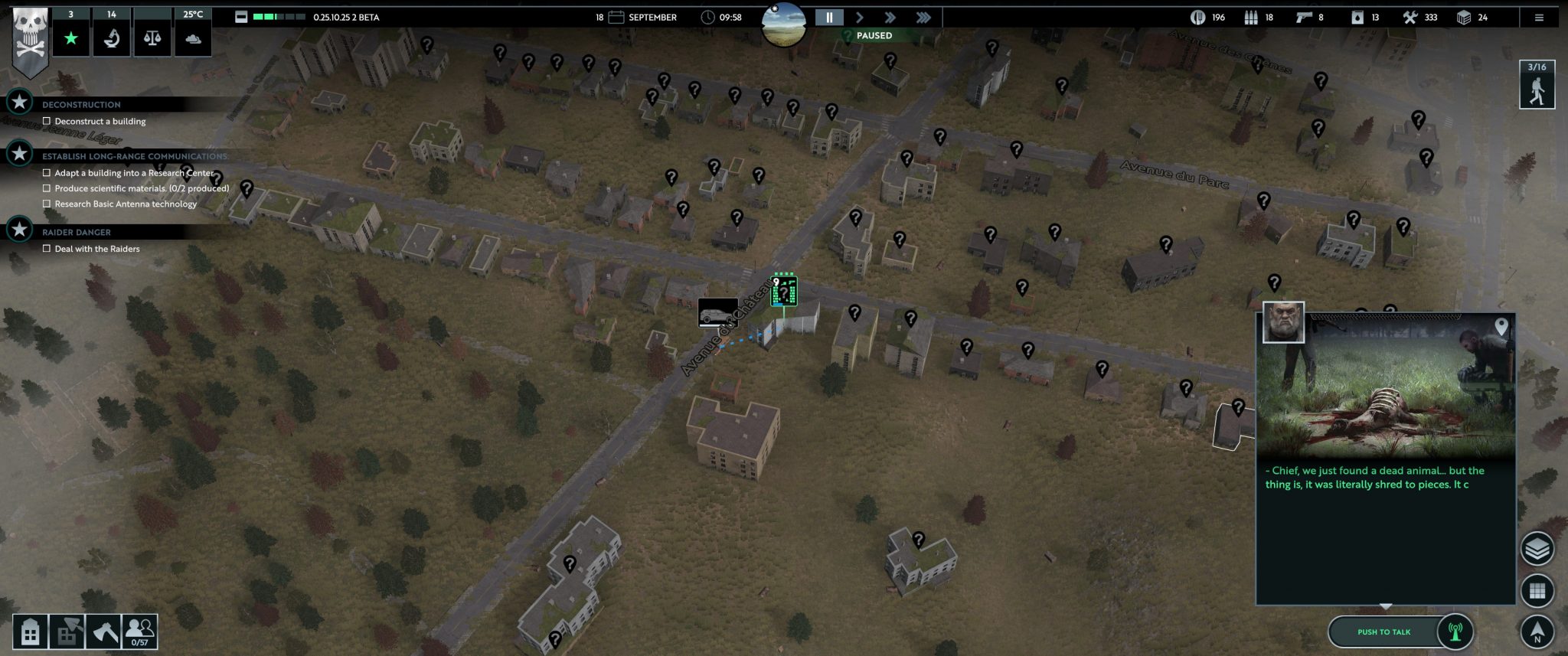
Task: Open the buildings list button
Action: (30, 632)
